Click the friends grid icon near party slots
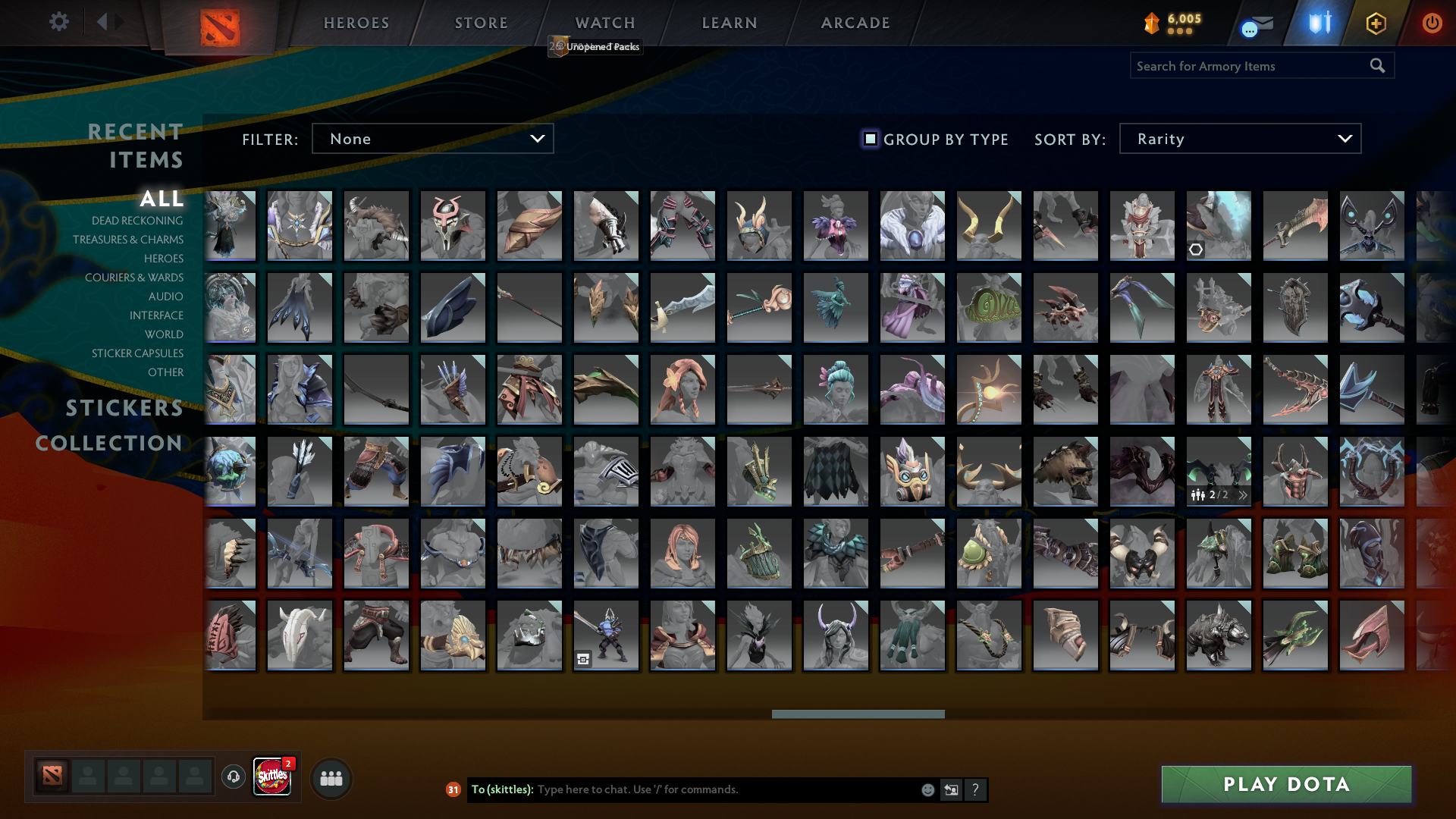1456x819 pixels. click(x=331, y=777)
